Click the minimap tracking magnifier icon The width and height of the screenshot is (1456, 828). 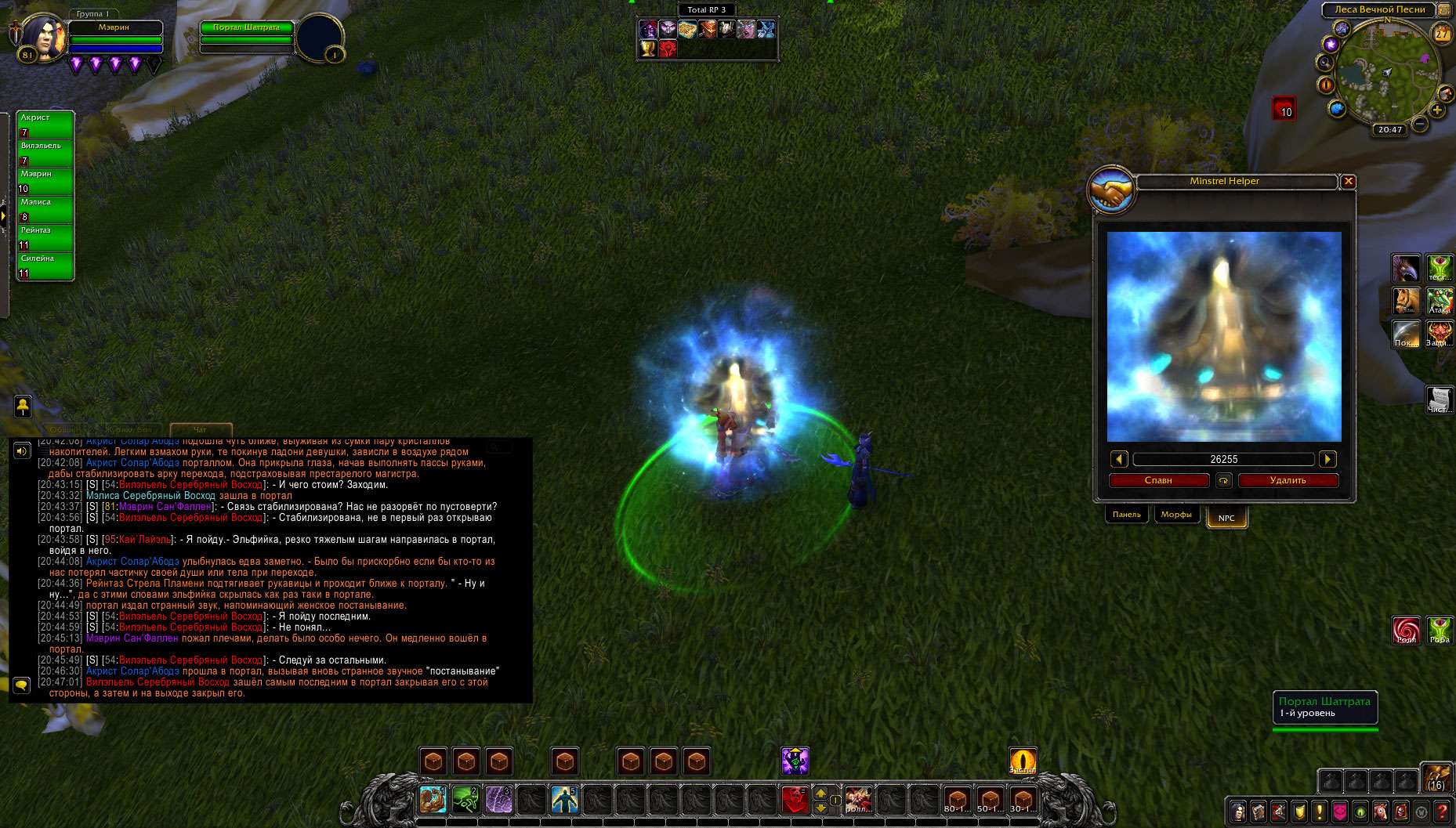pyautogui.click(x=1325, y=63)
